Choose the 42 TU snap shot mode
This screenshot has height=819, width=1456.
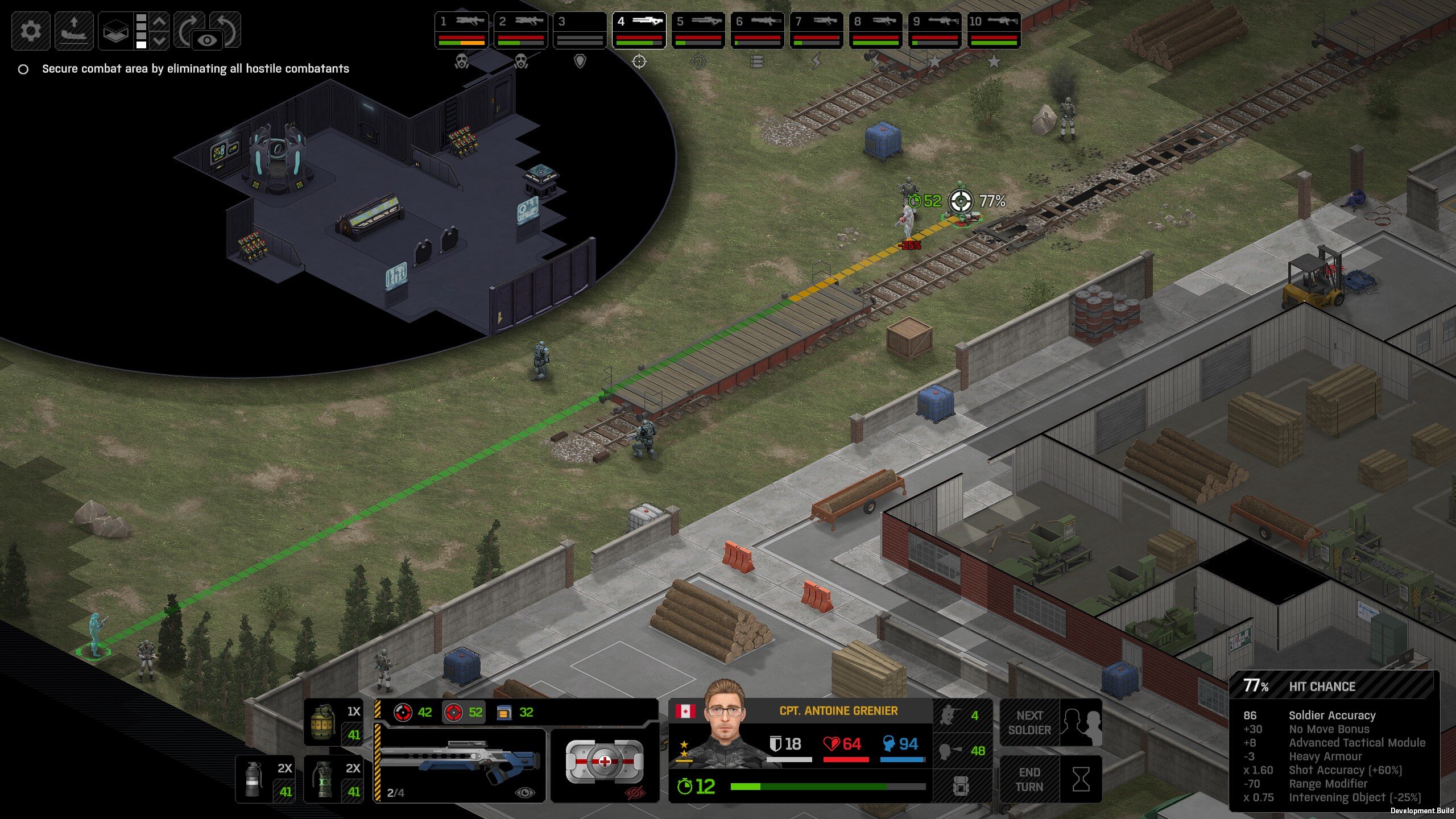(413, 712)
